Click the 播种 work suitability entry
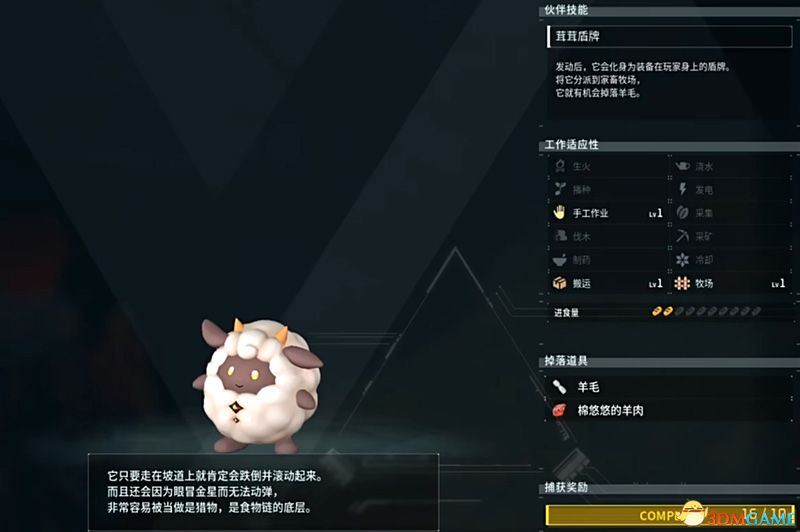The width and height of the screenshot is (800, 532). click(x=606, y=189)
